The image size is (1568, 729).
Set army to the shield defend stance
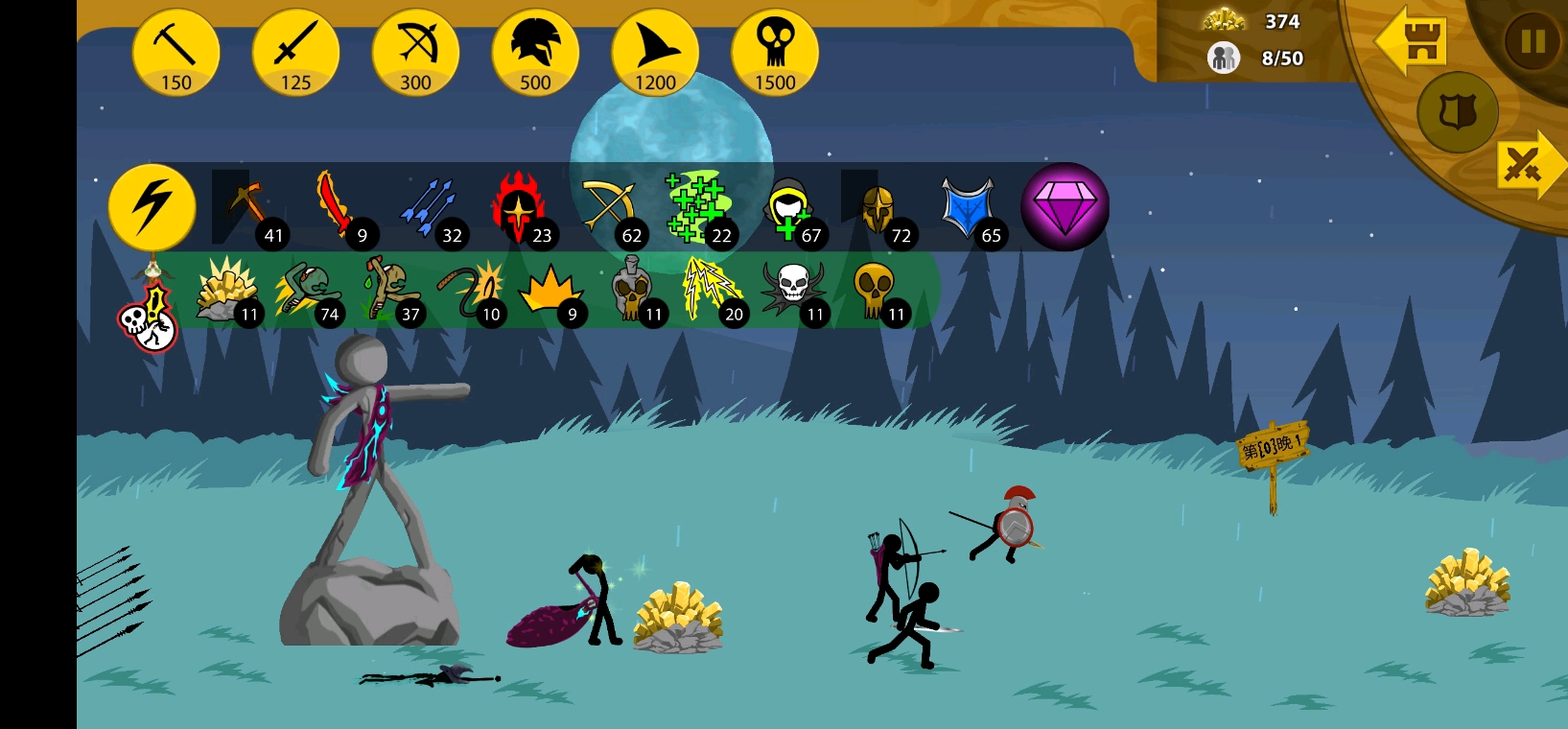pos(1457,112)
